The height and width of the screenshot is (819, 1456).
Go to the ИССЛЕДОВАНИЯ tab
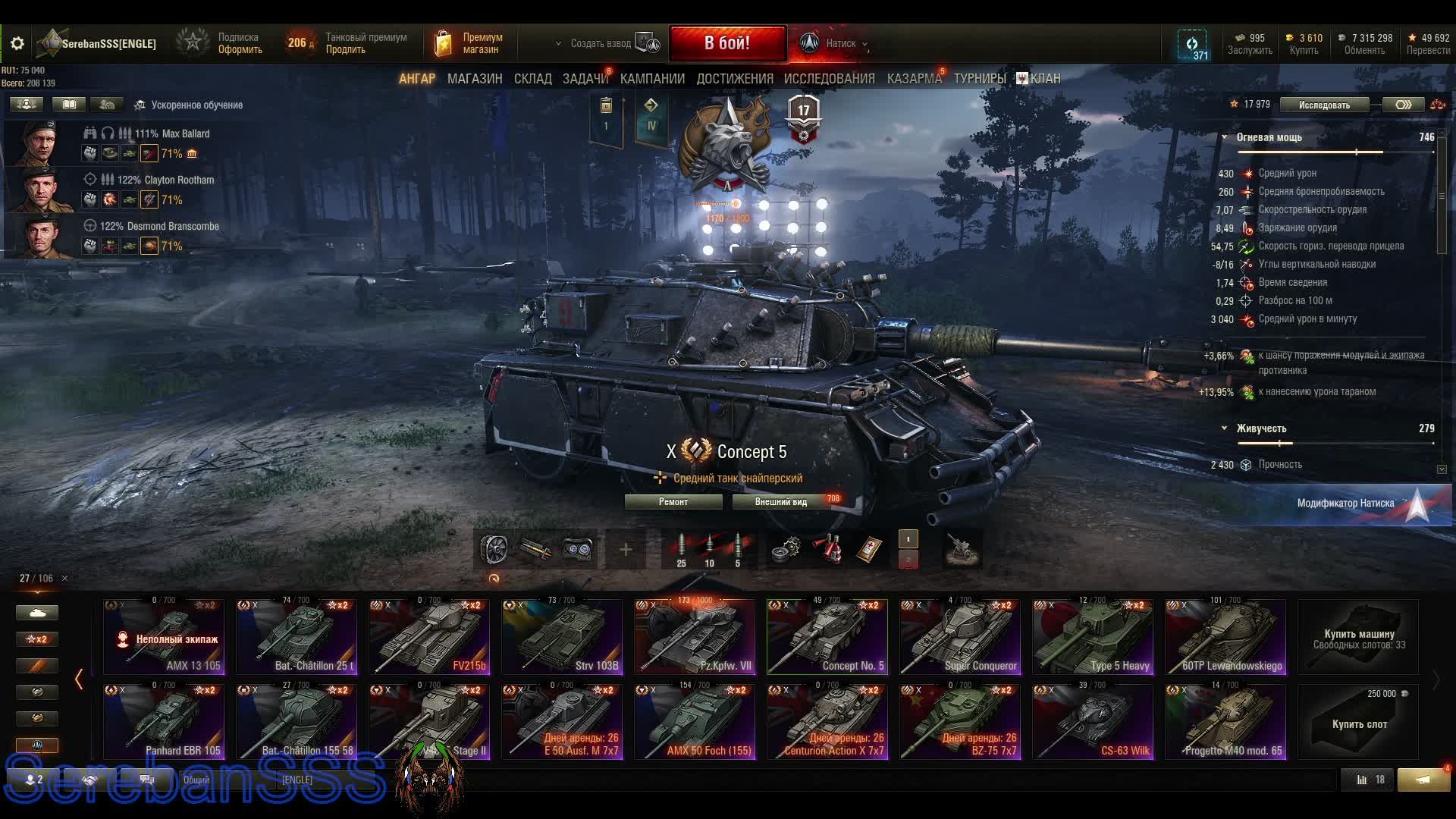coord(829,79)
